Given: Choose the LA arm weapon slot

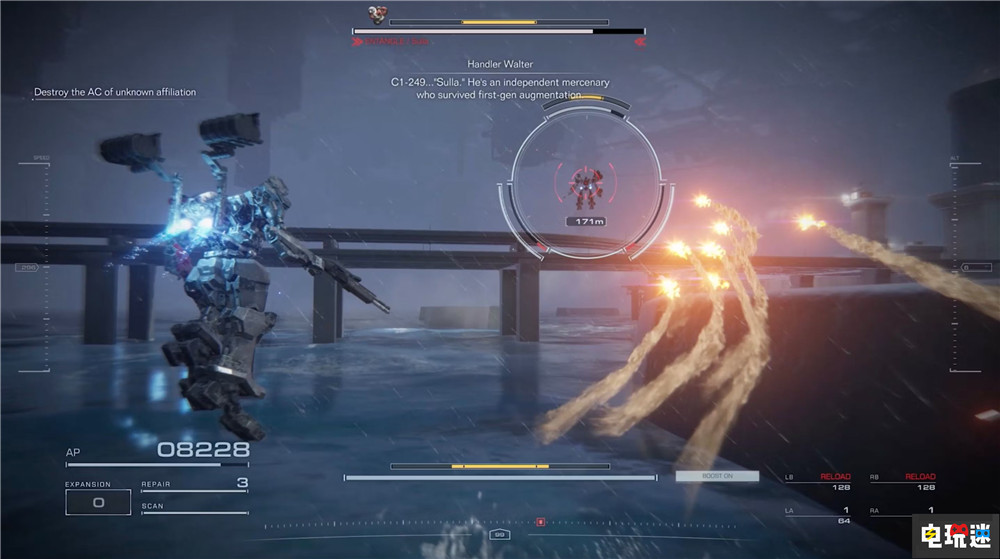Looking at the screenshot, I should click(818, 515).
